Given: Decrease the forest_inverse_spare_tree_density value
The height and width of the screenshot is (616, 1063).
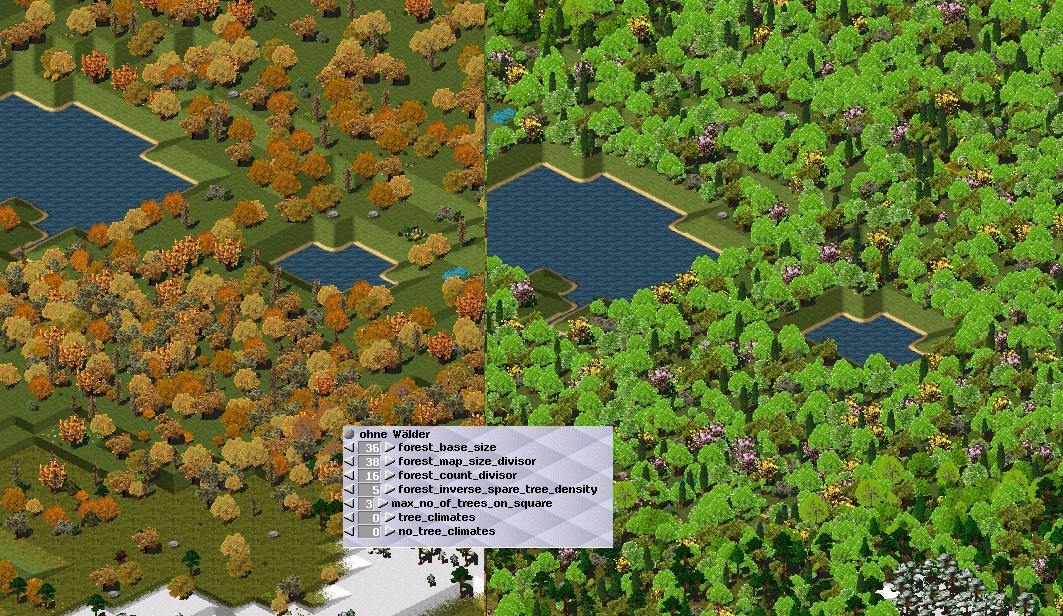Looking at the screenshot, I should coord(350,490).
